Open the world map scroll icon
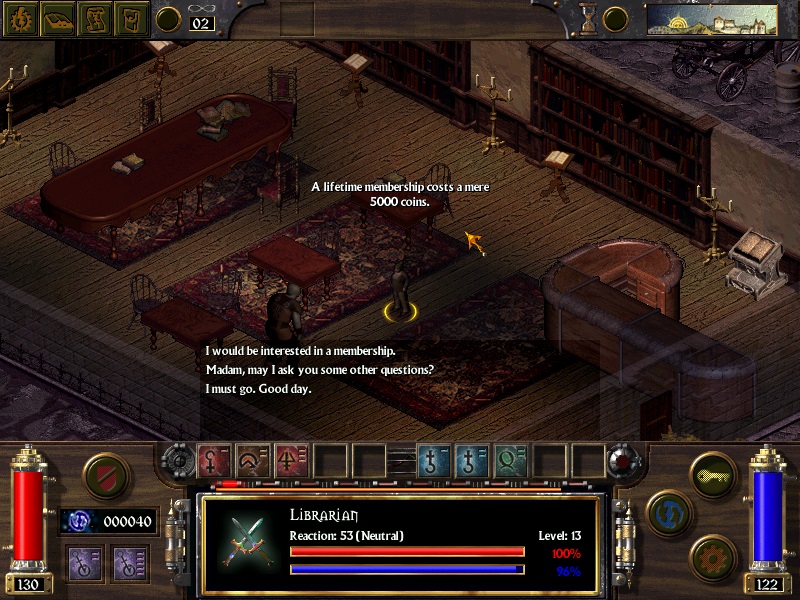 (94, 19)
